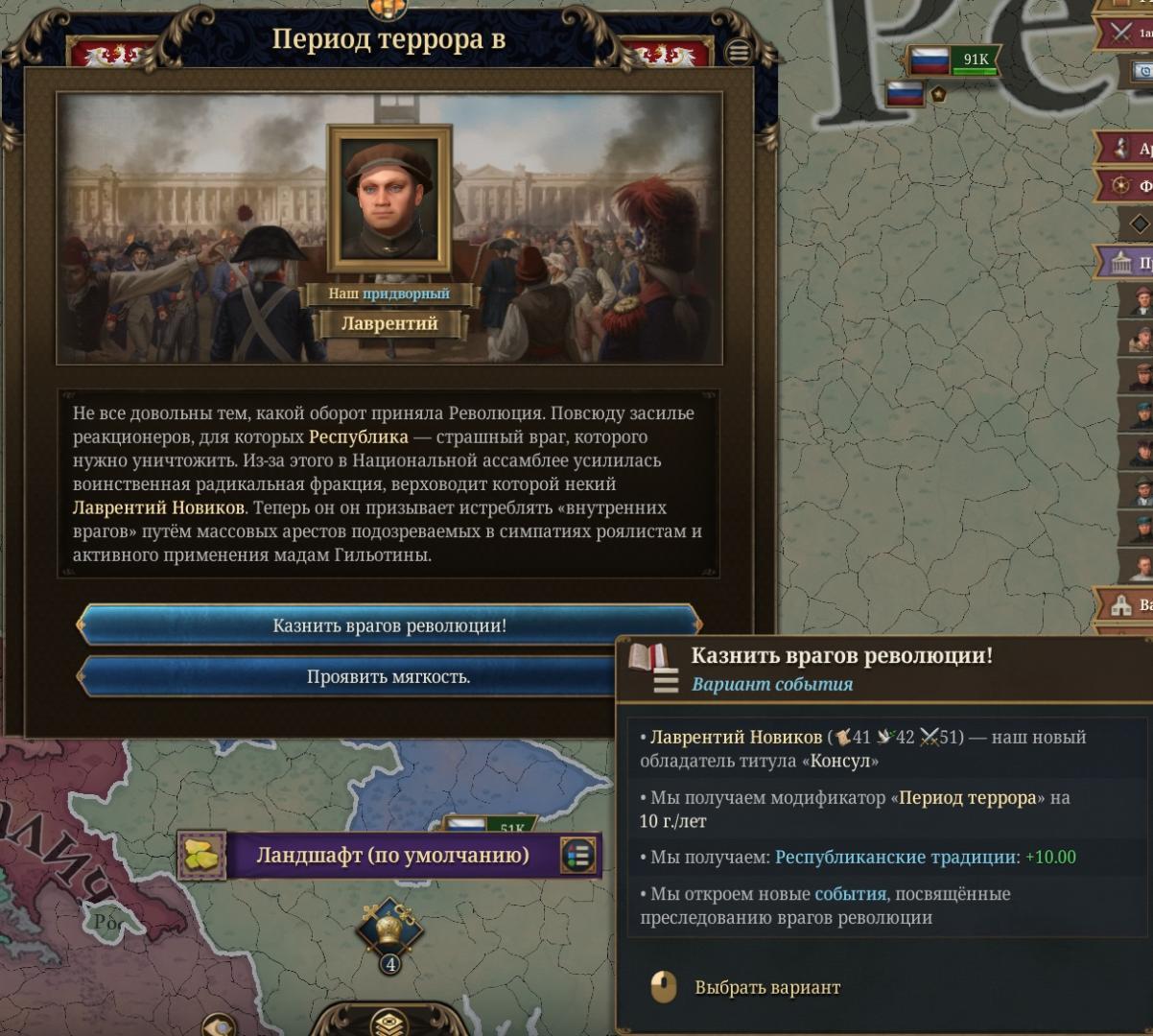
Task: Click the "Ландшафт (по умолчанию)" map mode bar
Action: click(391, 856)
